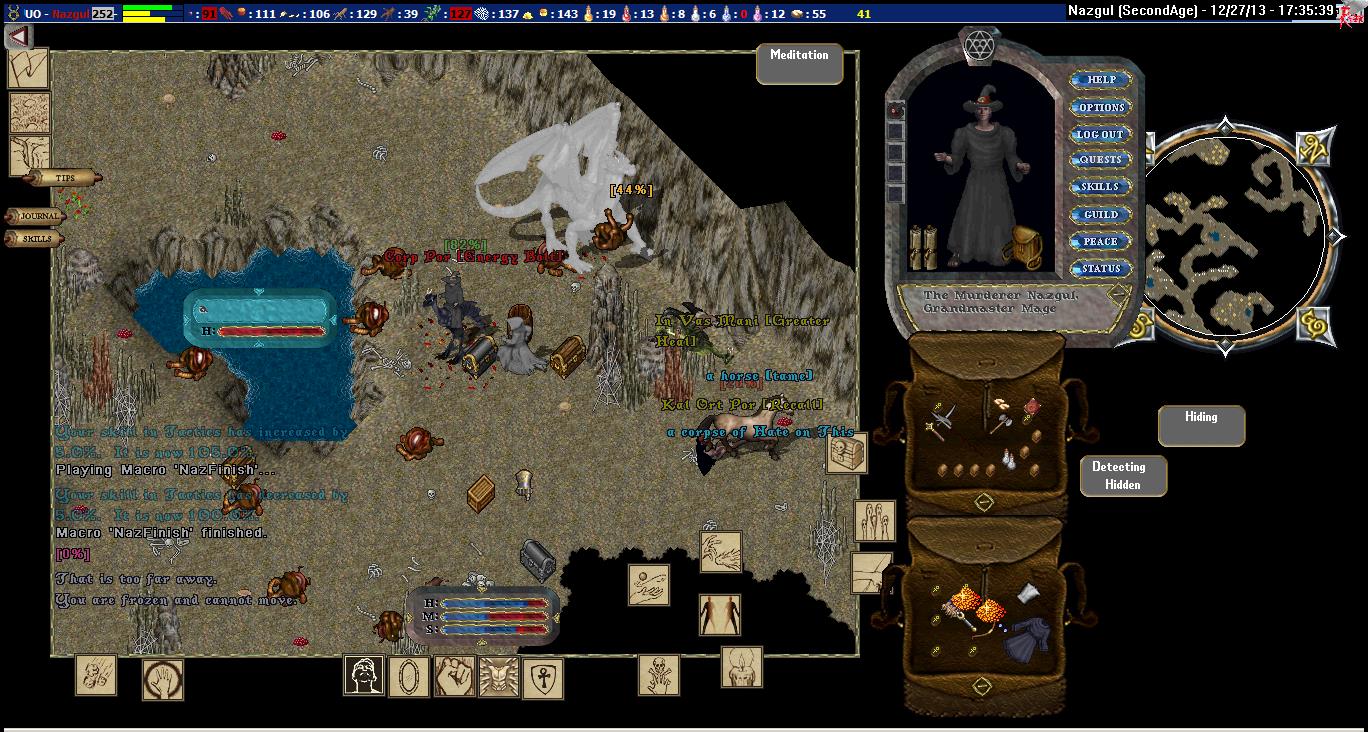This screenshot has width=1368, height=732.
Task: Use the Detecting Hidden skill button
Action: click(1123, 476)
